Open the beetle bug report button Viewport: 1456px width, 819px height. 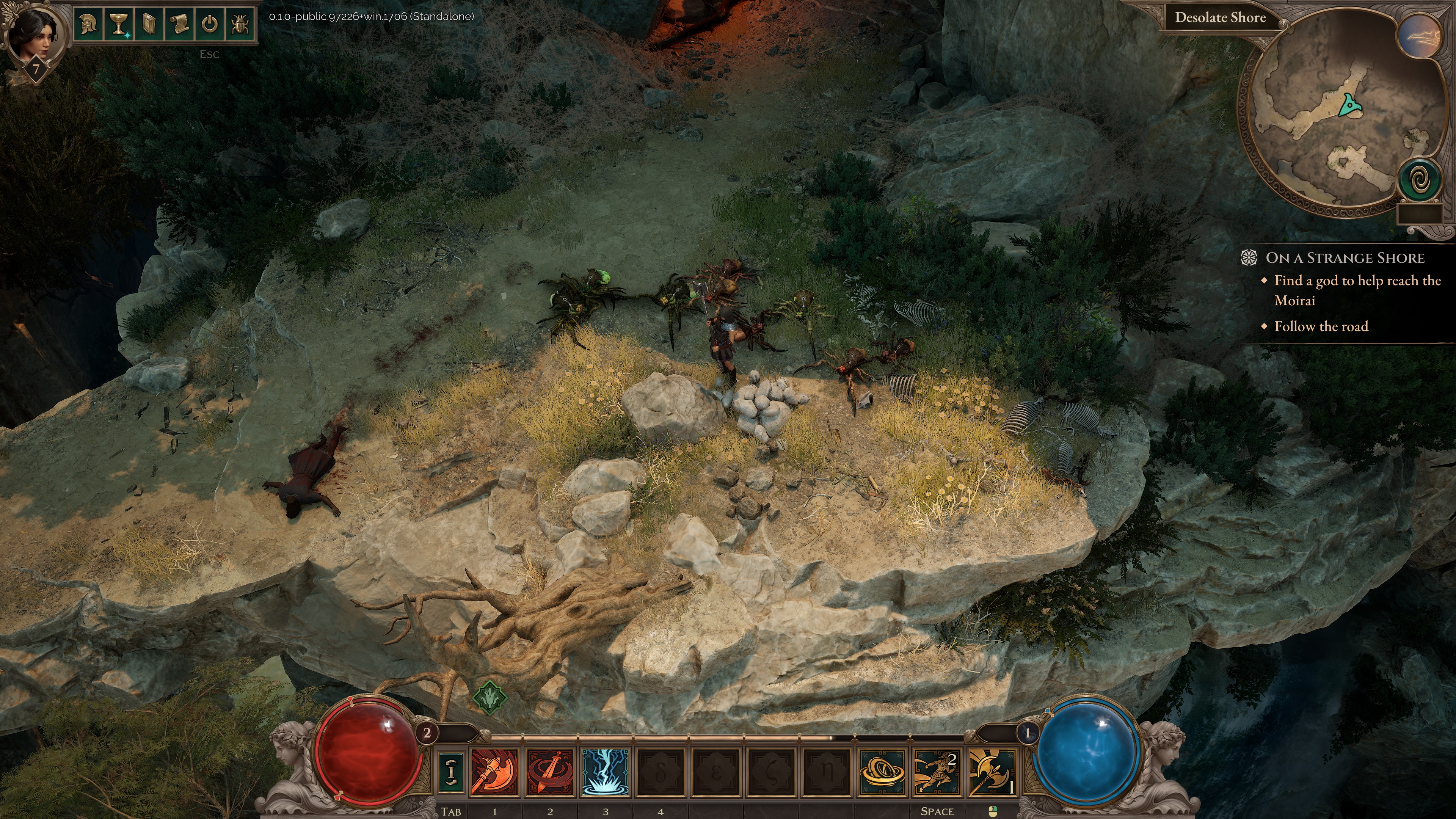click(x=240, y=24)
